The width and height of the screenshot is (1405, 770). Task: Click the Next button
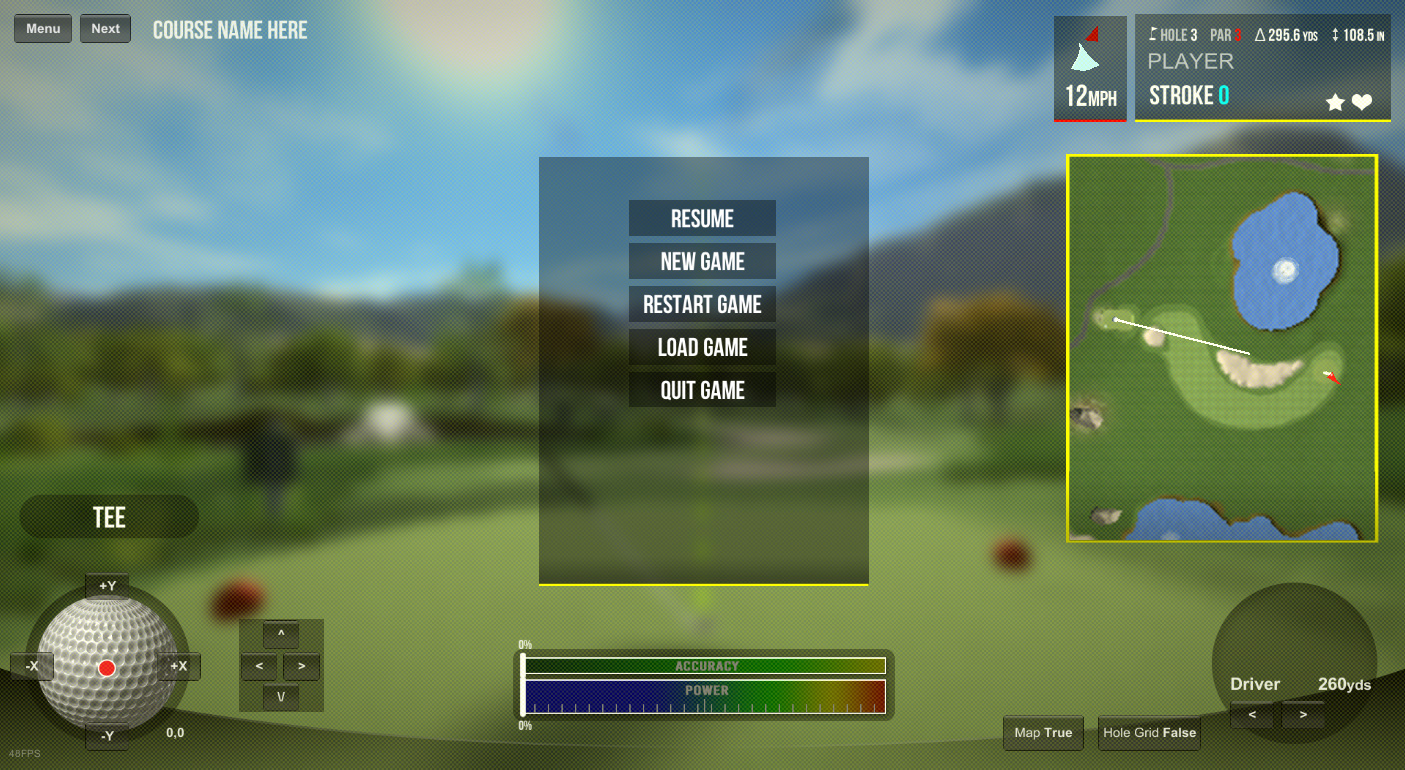105,29
